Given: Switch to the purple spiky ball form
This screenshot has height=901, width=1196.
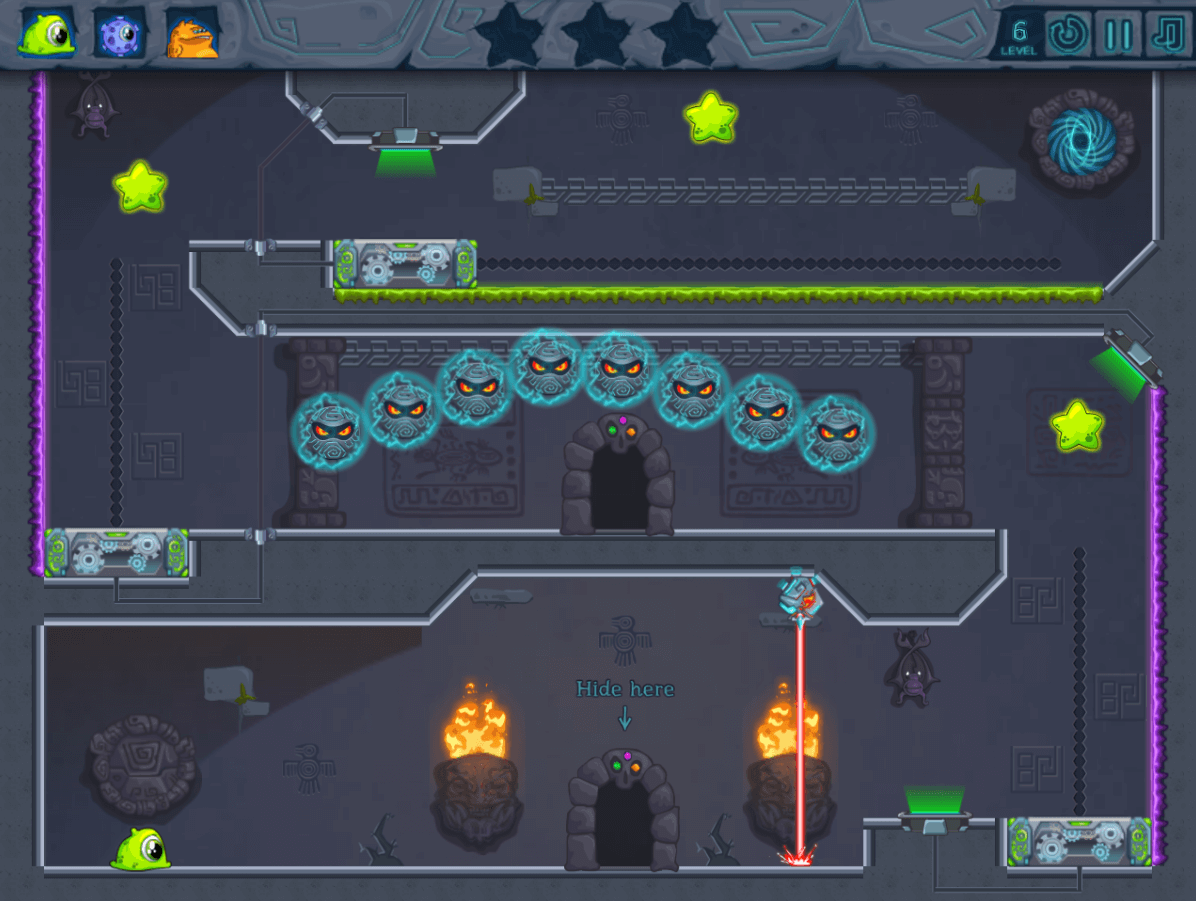Looking at the screenshot, I should pyautogui.click(x=120, y=34).
